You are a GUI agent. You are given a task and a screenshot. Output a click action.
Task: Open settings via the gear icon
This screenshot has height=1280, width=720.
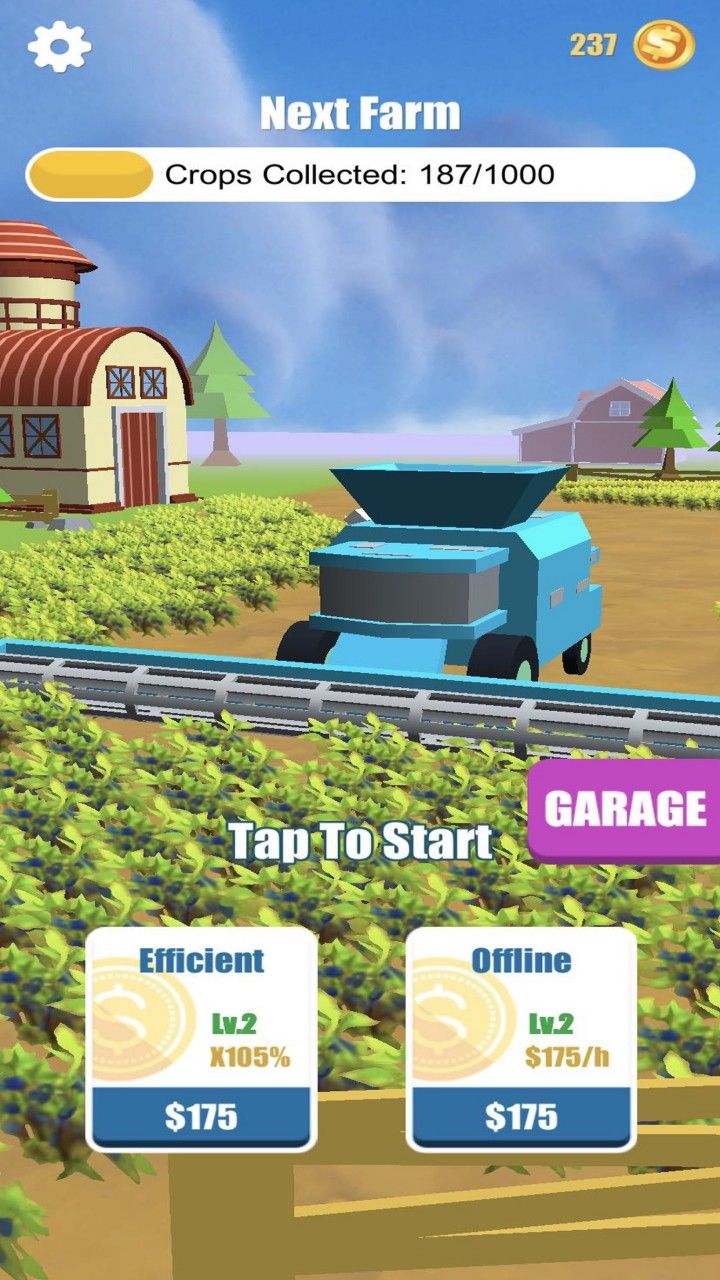pyautogui.click(x=59, y=46)
